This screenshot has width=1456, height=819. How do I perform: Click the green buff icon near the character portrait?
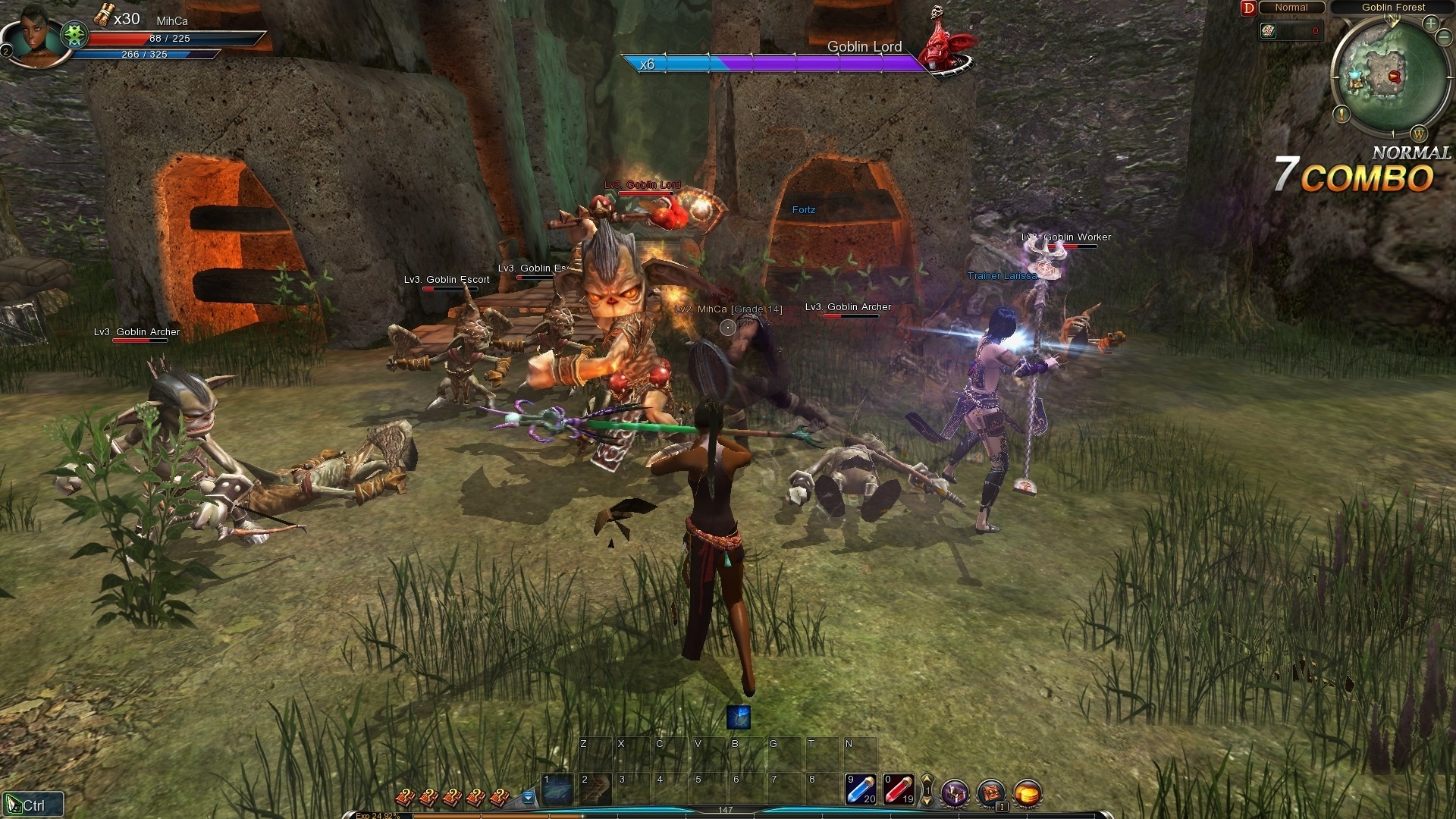[74, 34]
